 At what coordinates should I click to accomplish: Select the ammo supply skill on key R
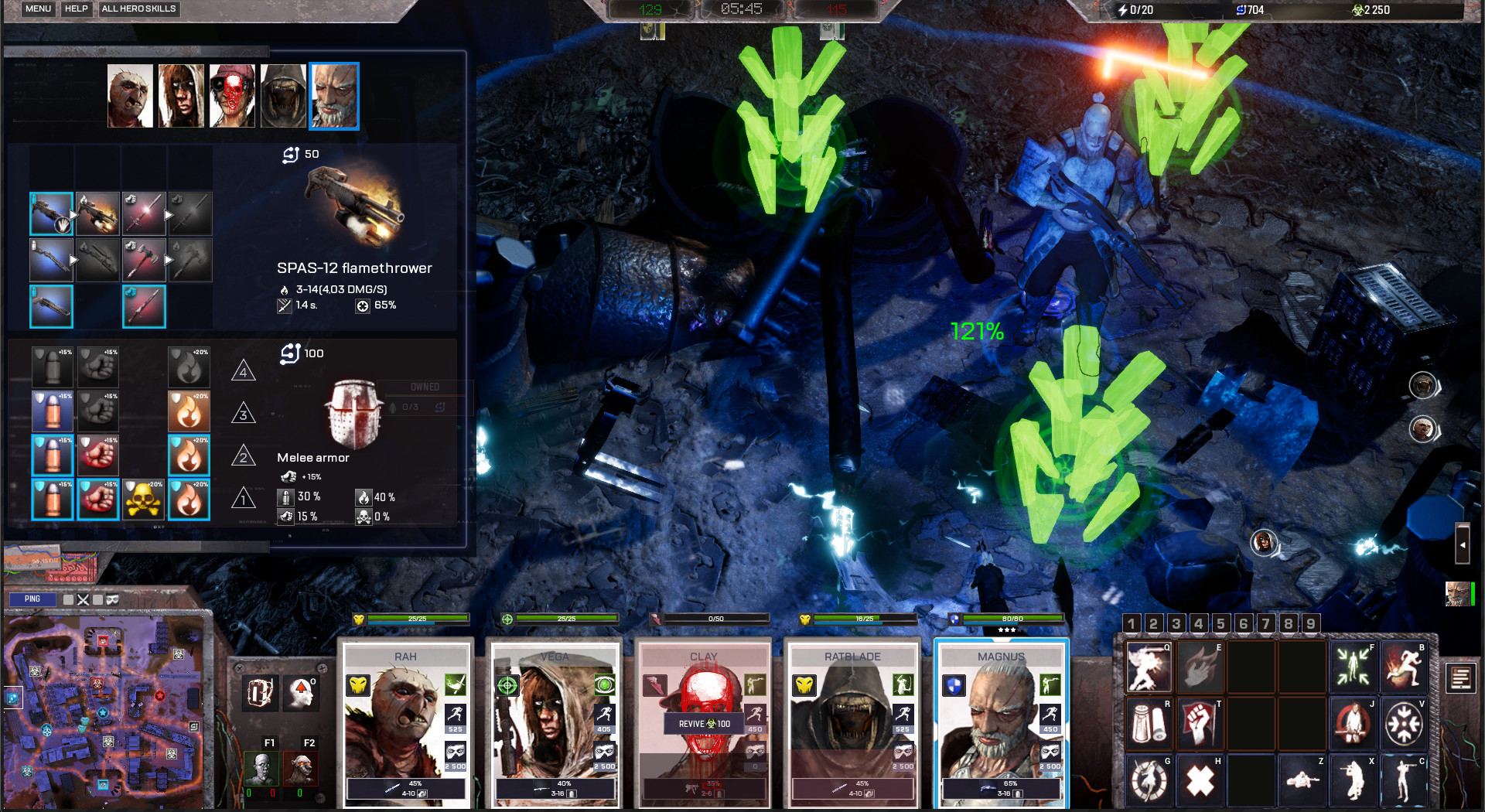click(x=1149, y=723)
